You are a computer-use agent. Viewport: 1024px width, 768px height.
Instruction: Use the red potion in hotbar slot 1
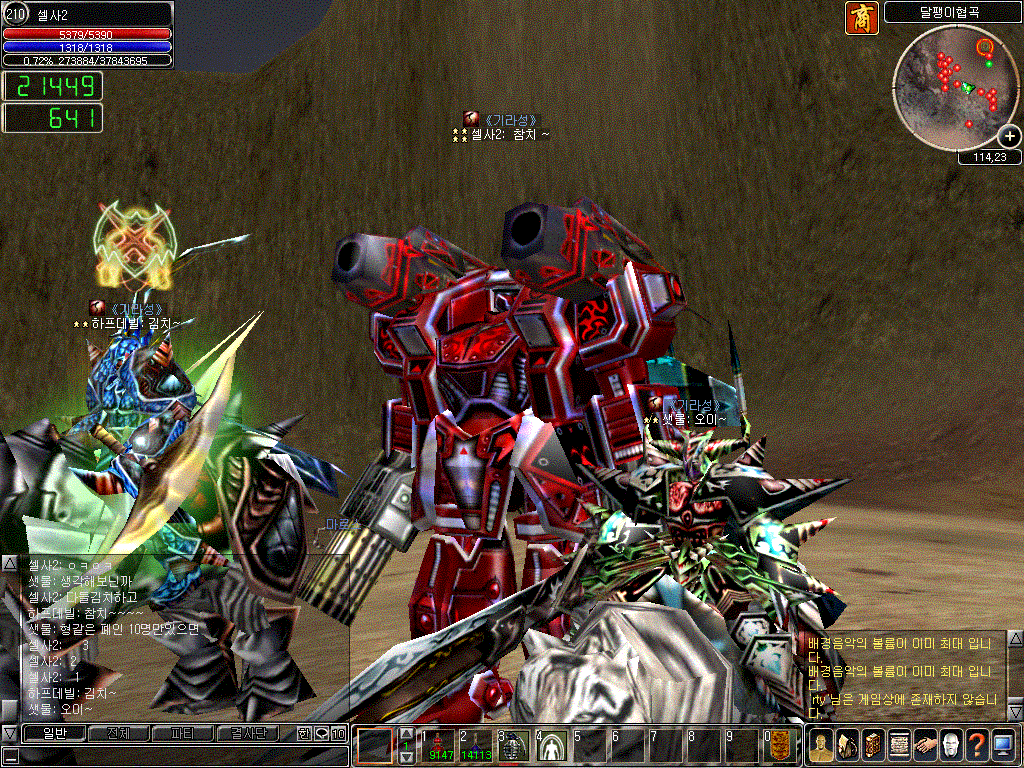point(440,746)
